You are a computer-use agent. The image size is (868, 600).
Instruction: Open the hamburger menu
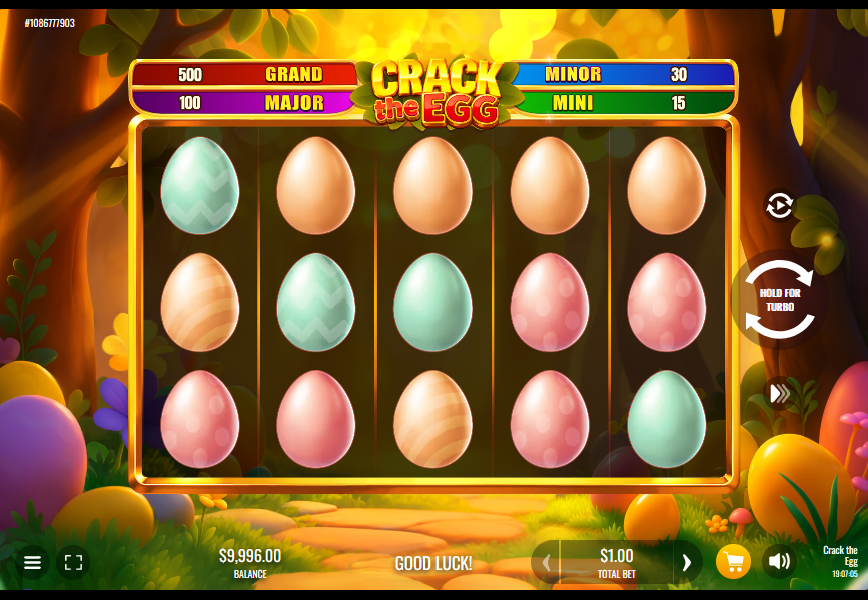tap(32, 562)
